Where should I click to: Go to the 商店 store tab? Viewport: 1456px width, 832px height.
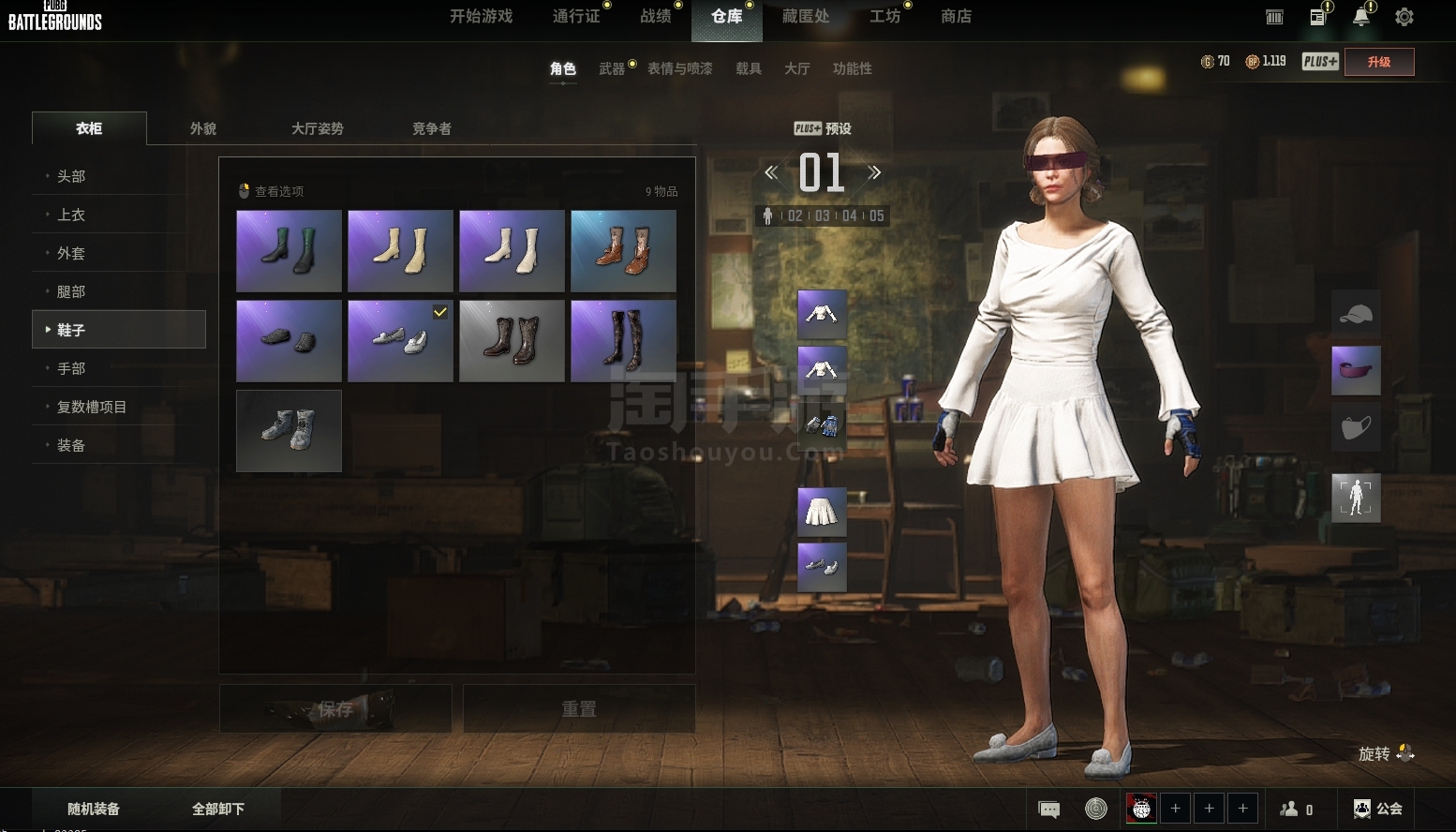tap(956, 17)
